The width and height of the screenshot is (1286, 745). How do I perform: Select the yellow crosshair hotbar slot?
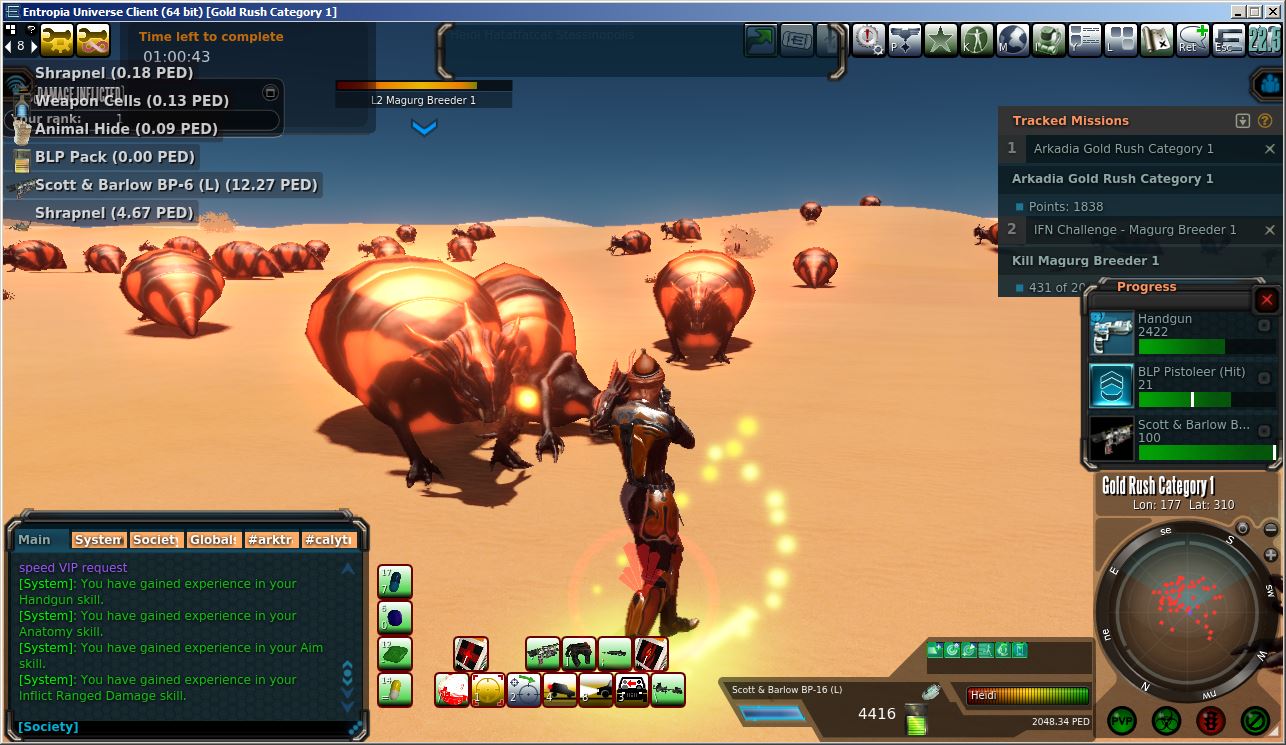(488, 689)
